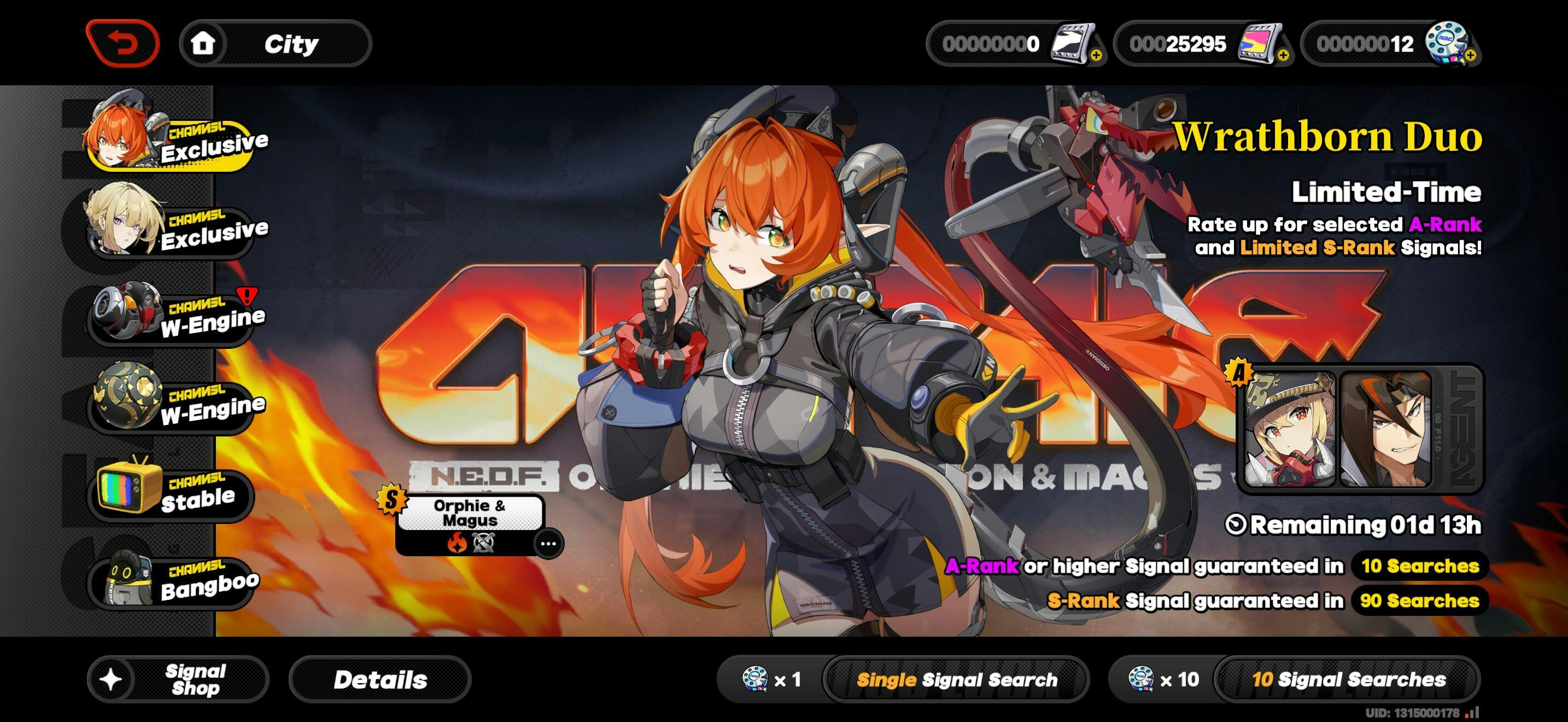
Task: View the blonde A-Rank agent portrait
Action: tap(1289, 430)
